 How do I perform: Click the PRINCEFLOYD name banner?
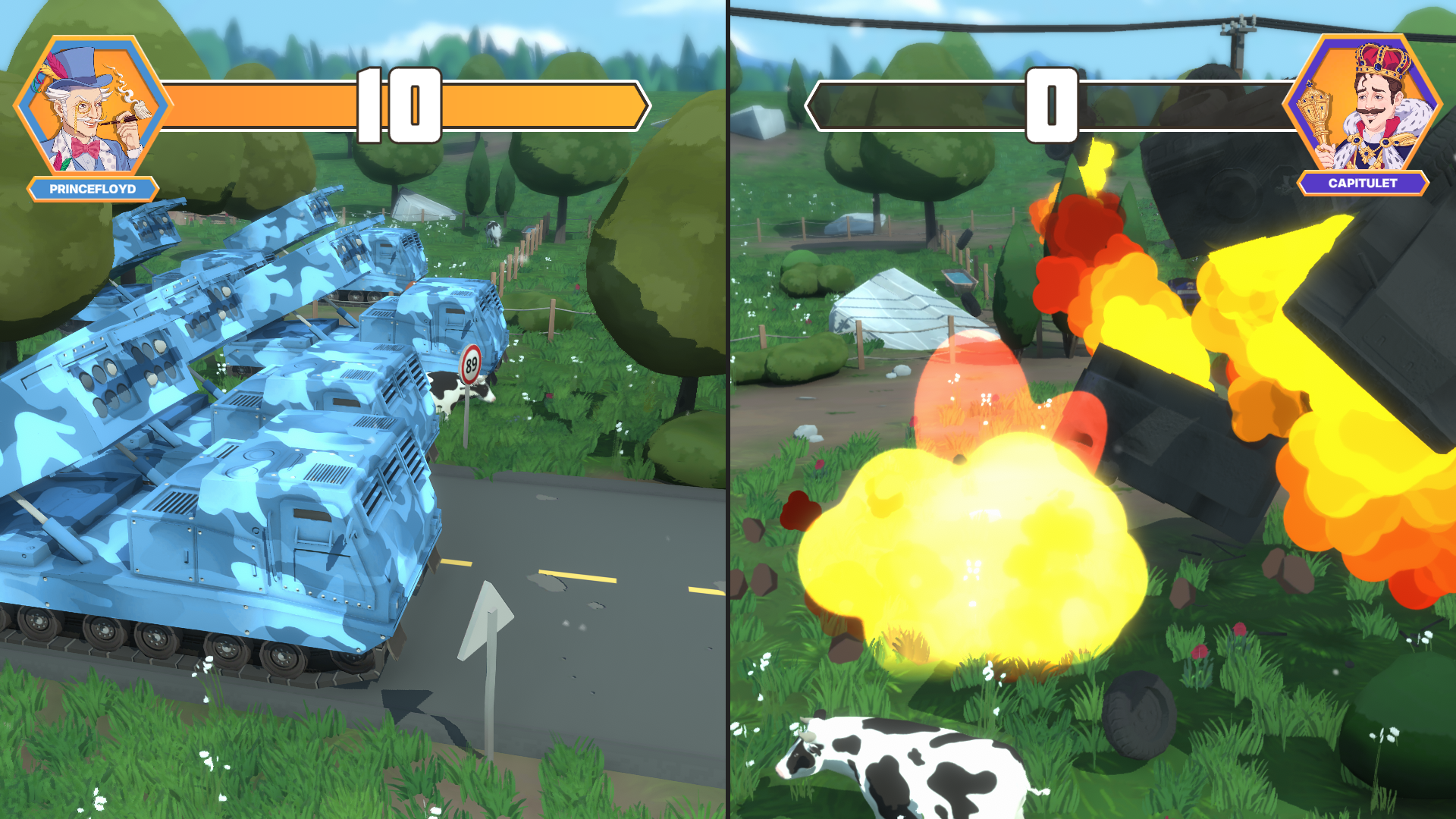pyautogui.click(x=91, y=190)
